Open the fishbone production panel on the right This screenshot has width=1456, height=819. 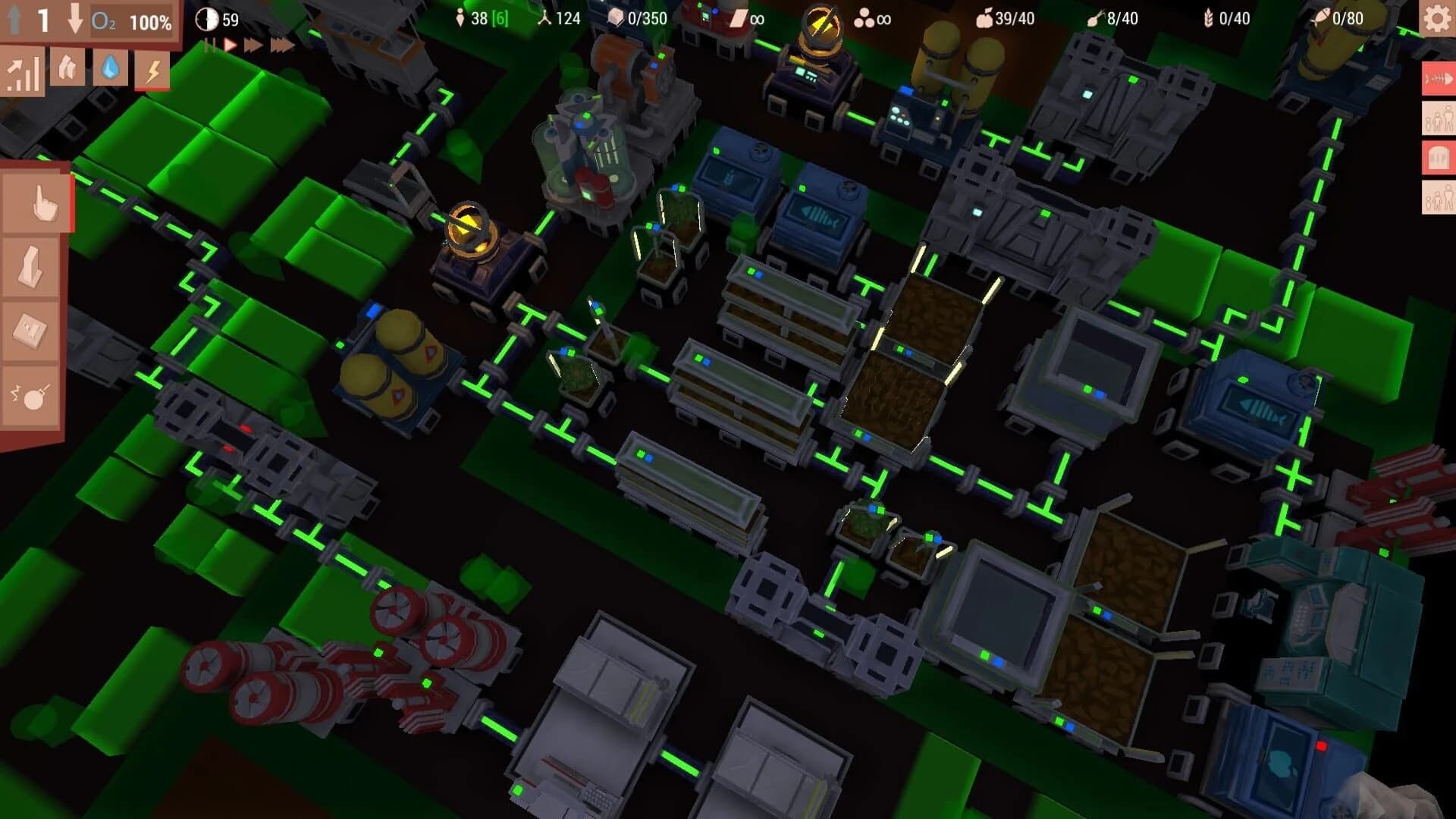(1439, 79)
